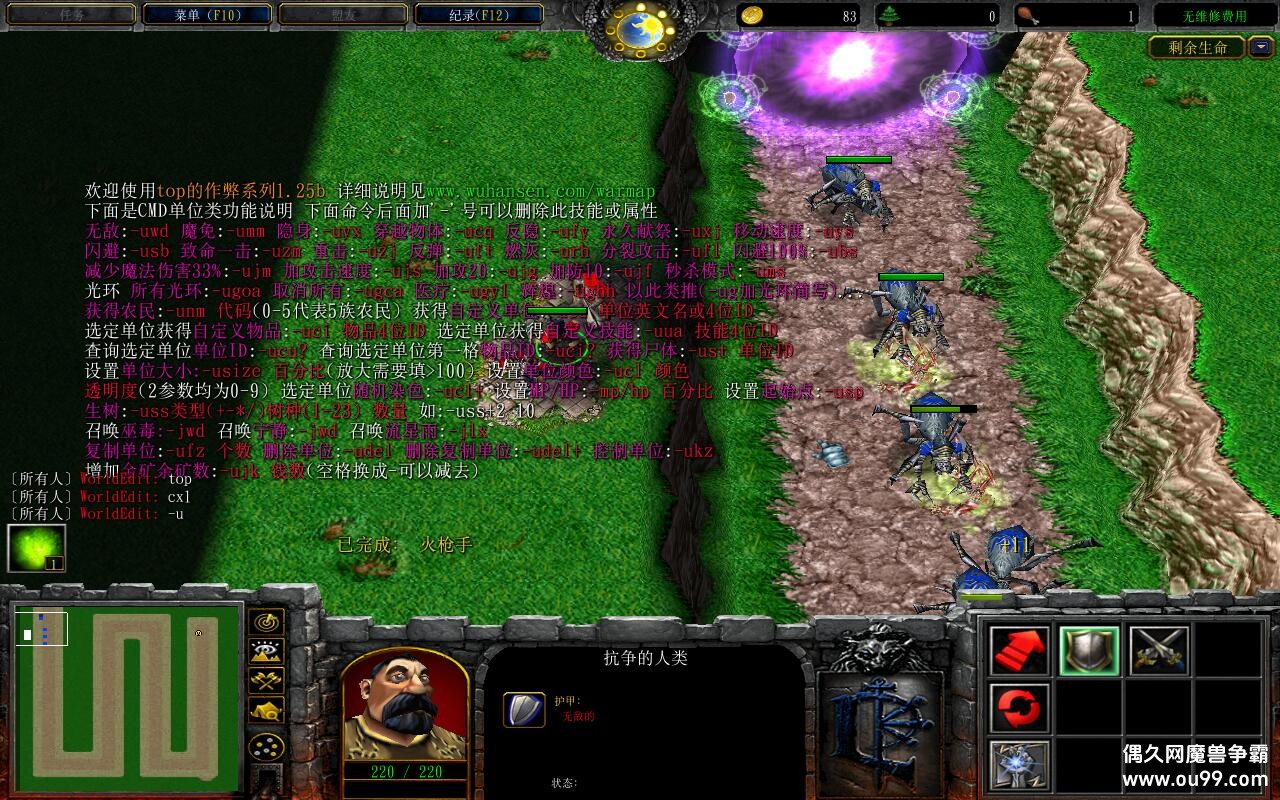Toggle the formation movement button

[x=266, y=747]
